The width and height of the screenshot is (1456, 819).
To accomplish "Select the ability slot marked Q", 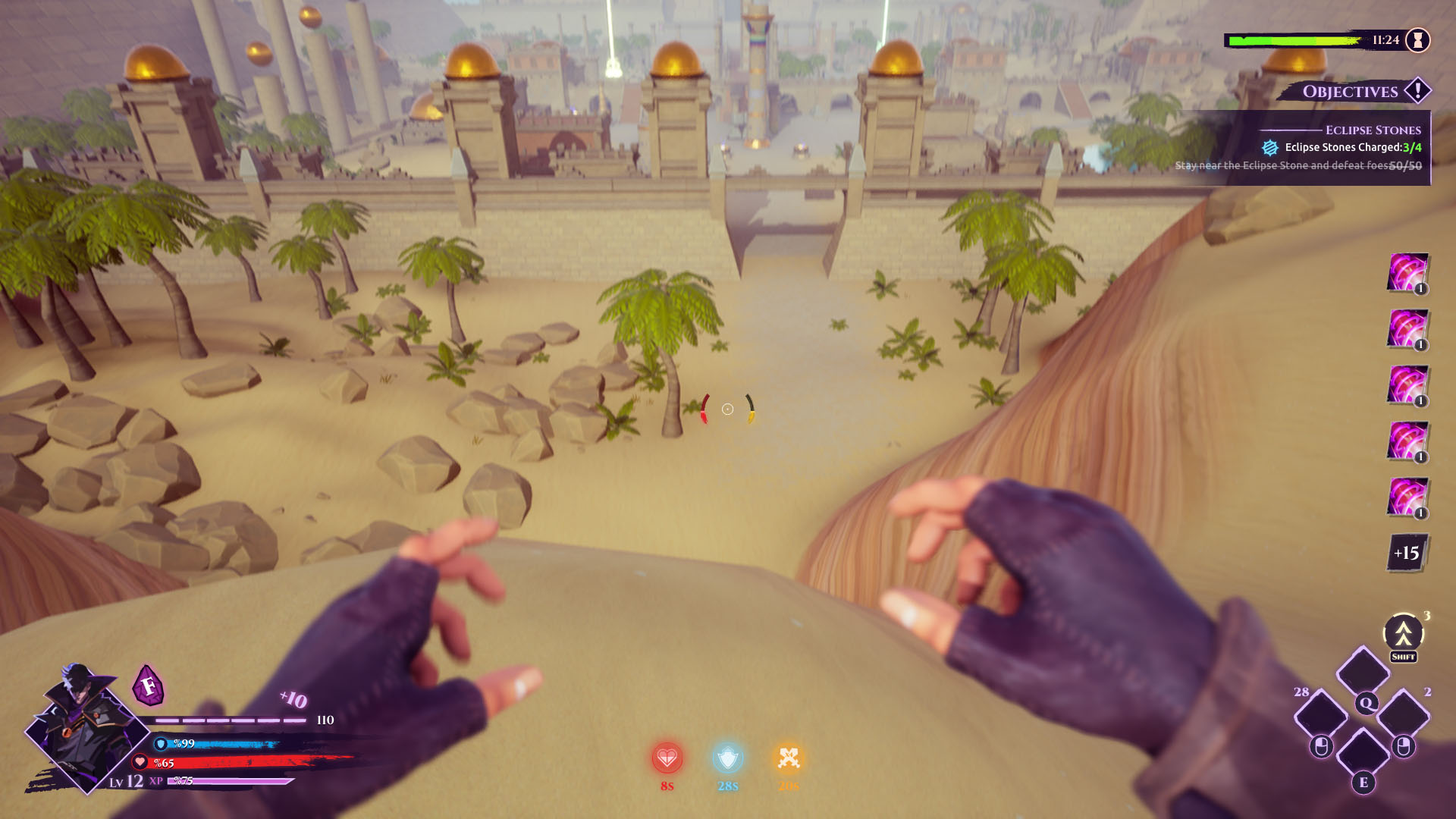I will pos(1363,673).
